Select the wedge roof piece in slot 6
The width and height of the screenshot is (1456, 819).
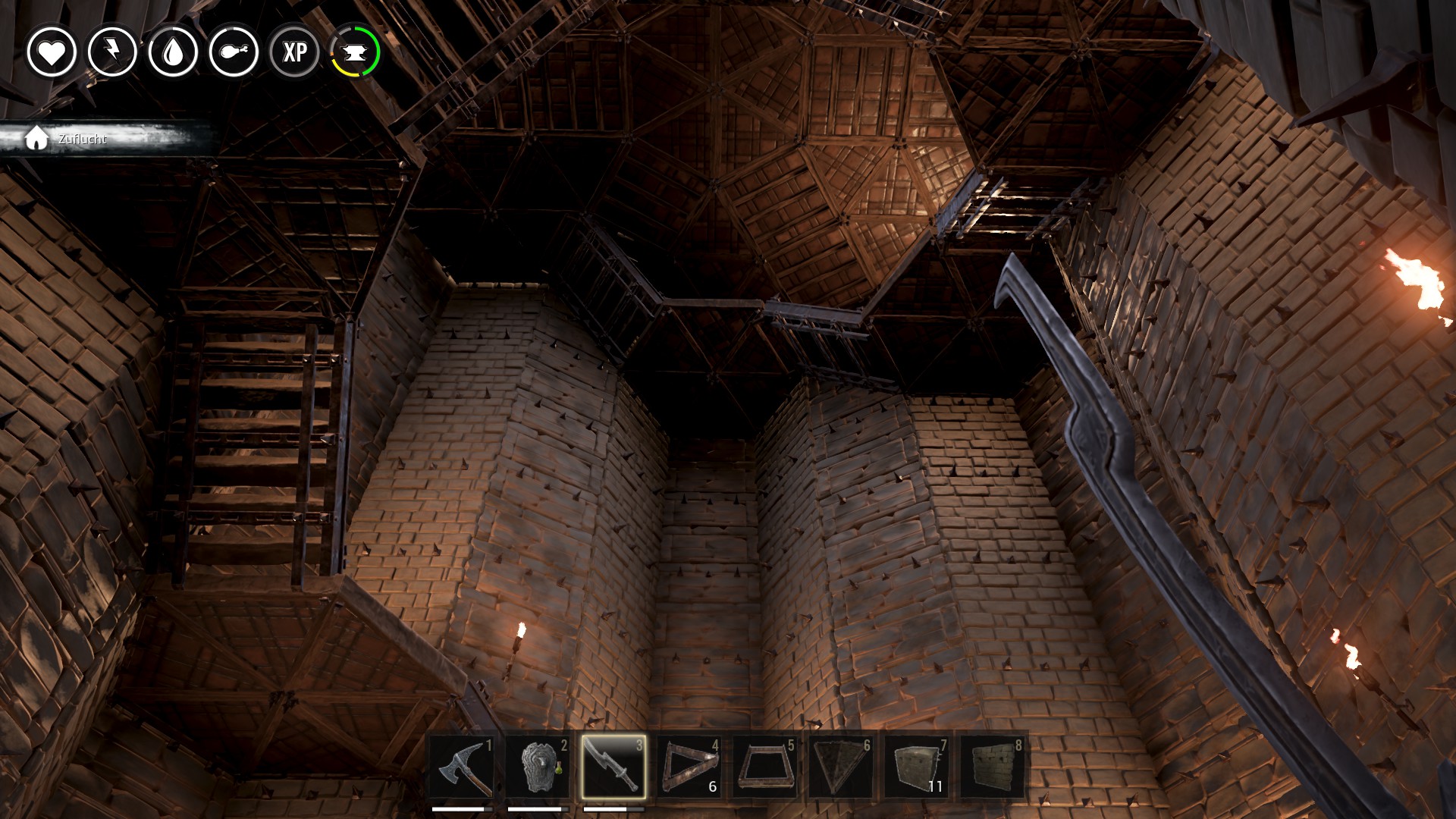coord(841,766)
